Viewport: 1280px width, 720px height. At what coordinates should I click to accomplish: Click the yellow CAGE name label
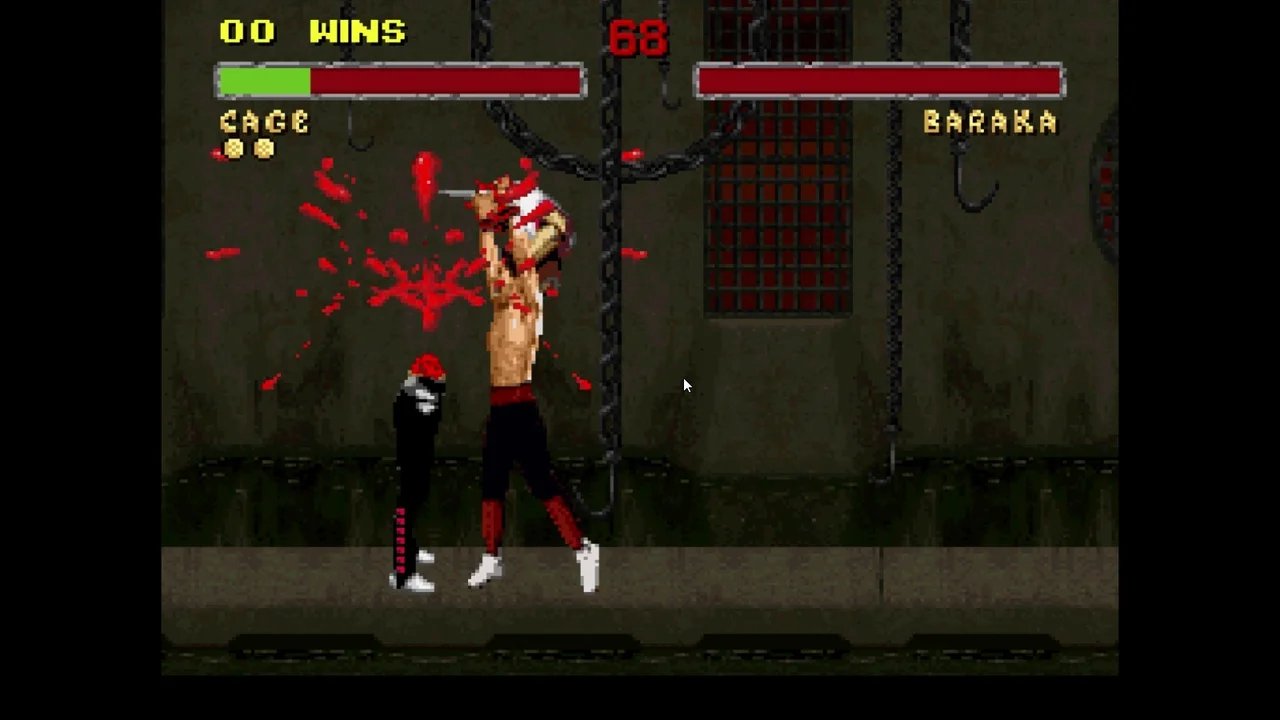click(x=264, y=122)
